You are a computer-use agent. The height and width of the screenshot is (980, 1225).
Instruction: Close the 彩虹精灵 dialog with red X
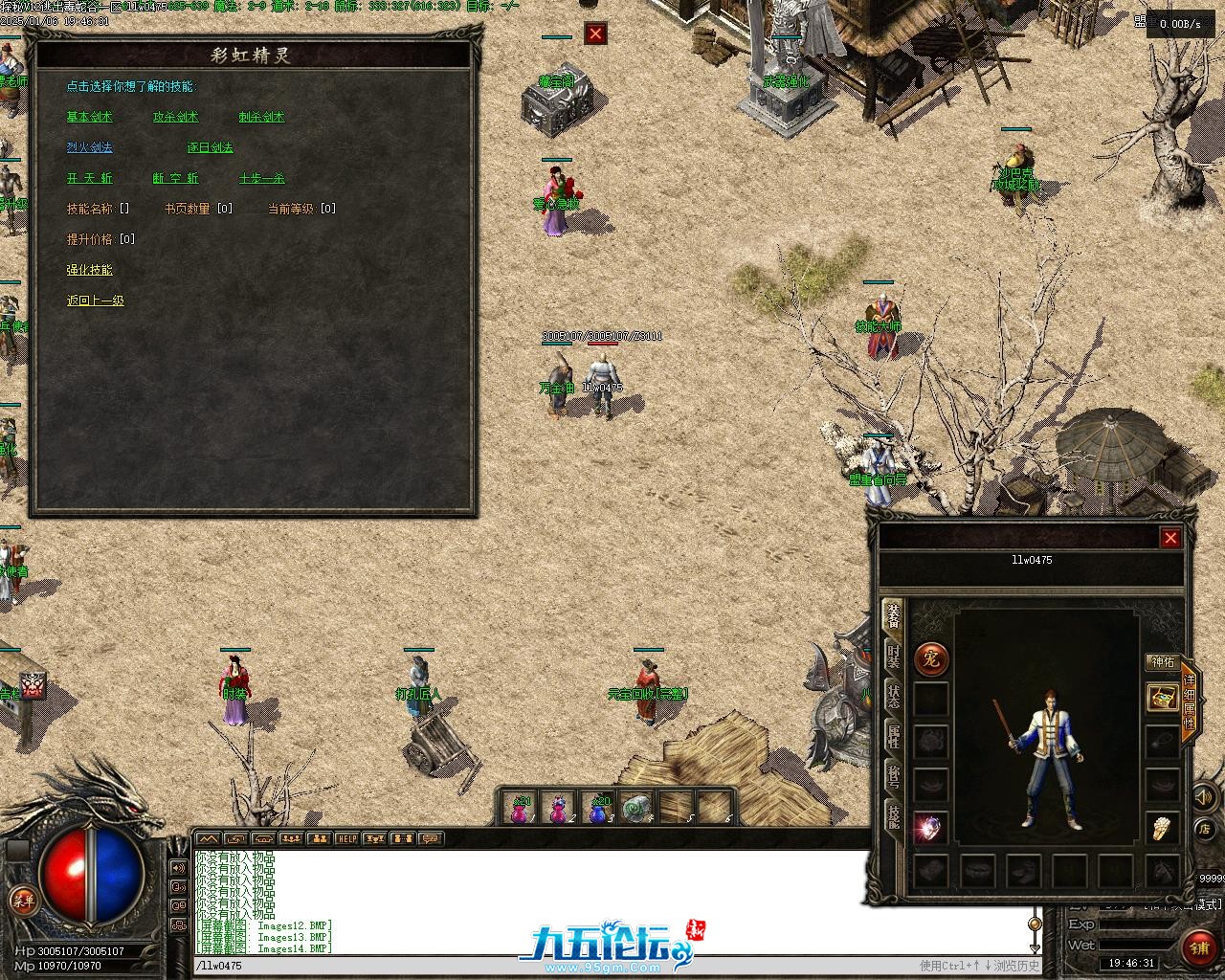[596, 34]
